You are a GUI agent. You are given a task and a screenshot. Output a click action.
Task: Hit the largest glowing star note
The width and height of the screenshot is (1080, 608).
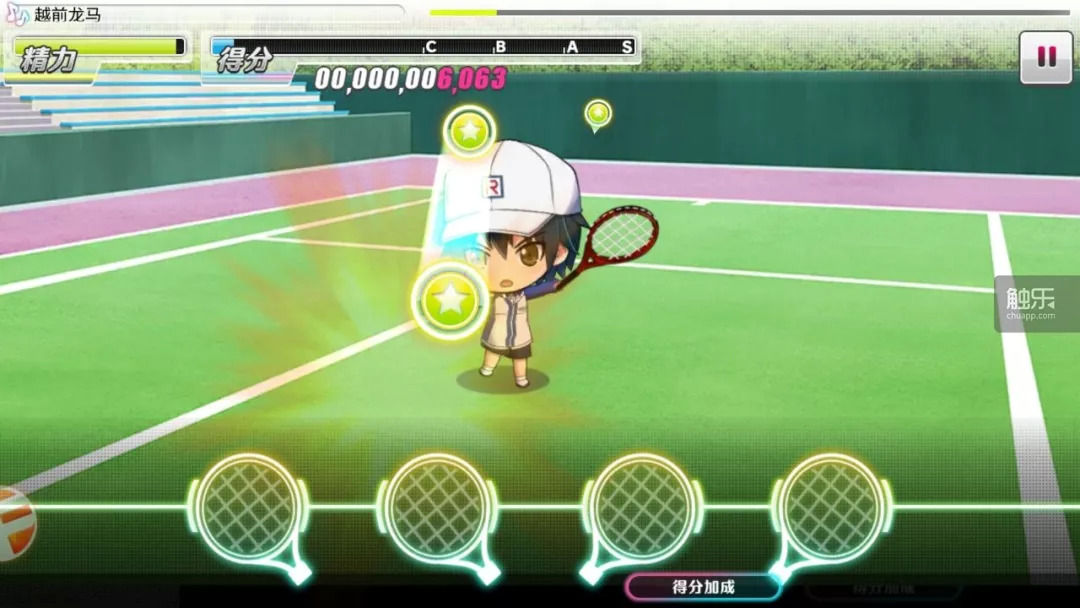pos(450,299)
